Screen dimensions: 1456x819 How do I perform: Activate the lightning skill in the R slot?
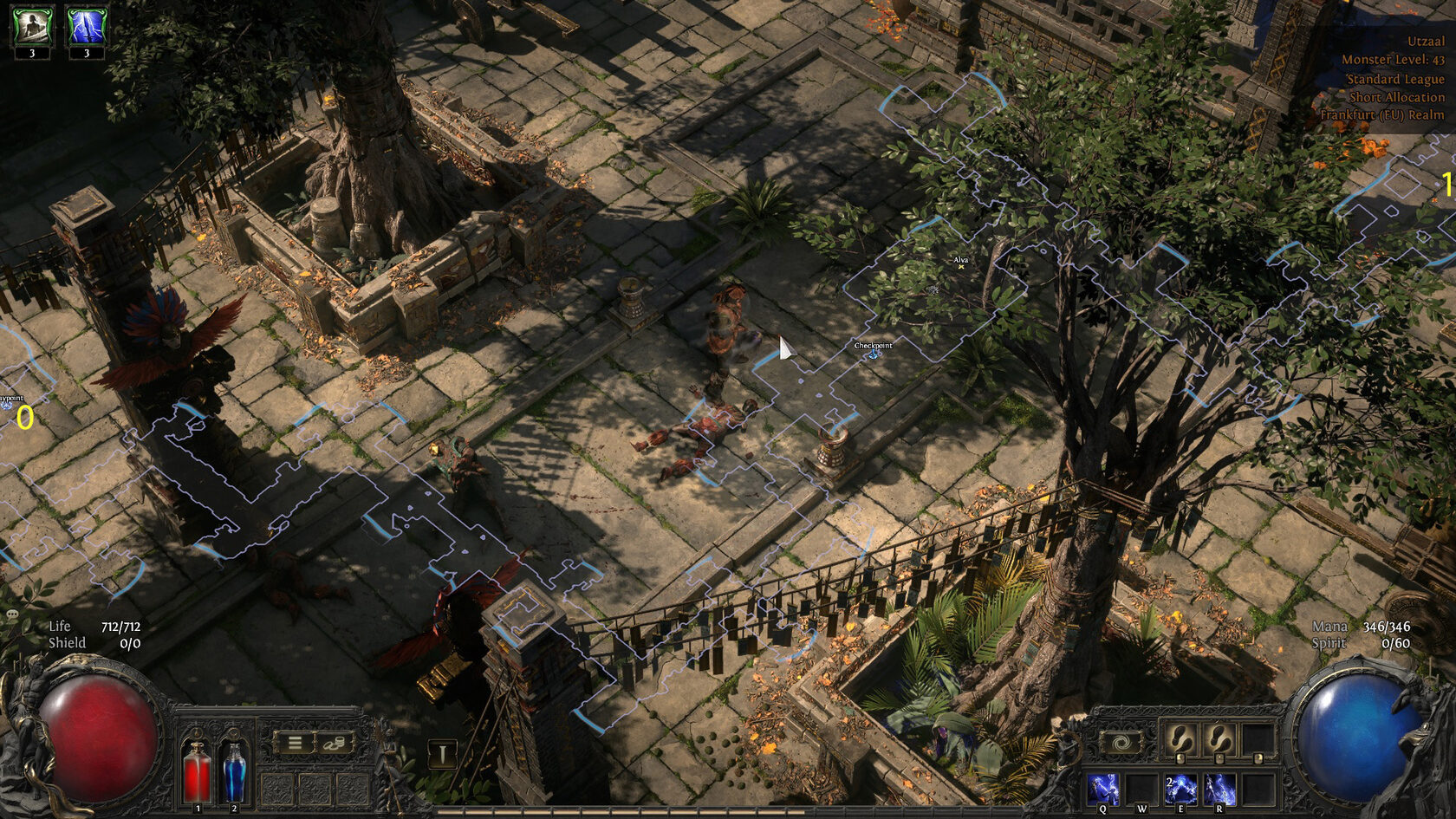pos(1219,790)
